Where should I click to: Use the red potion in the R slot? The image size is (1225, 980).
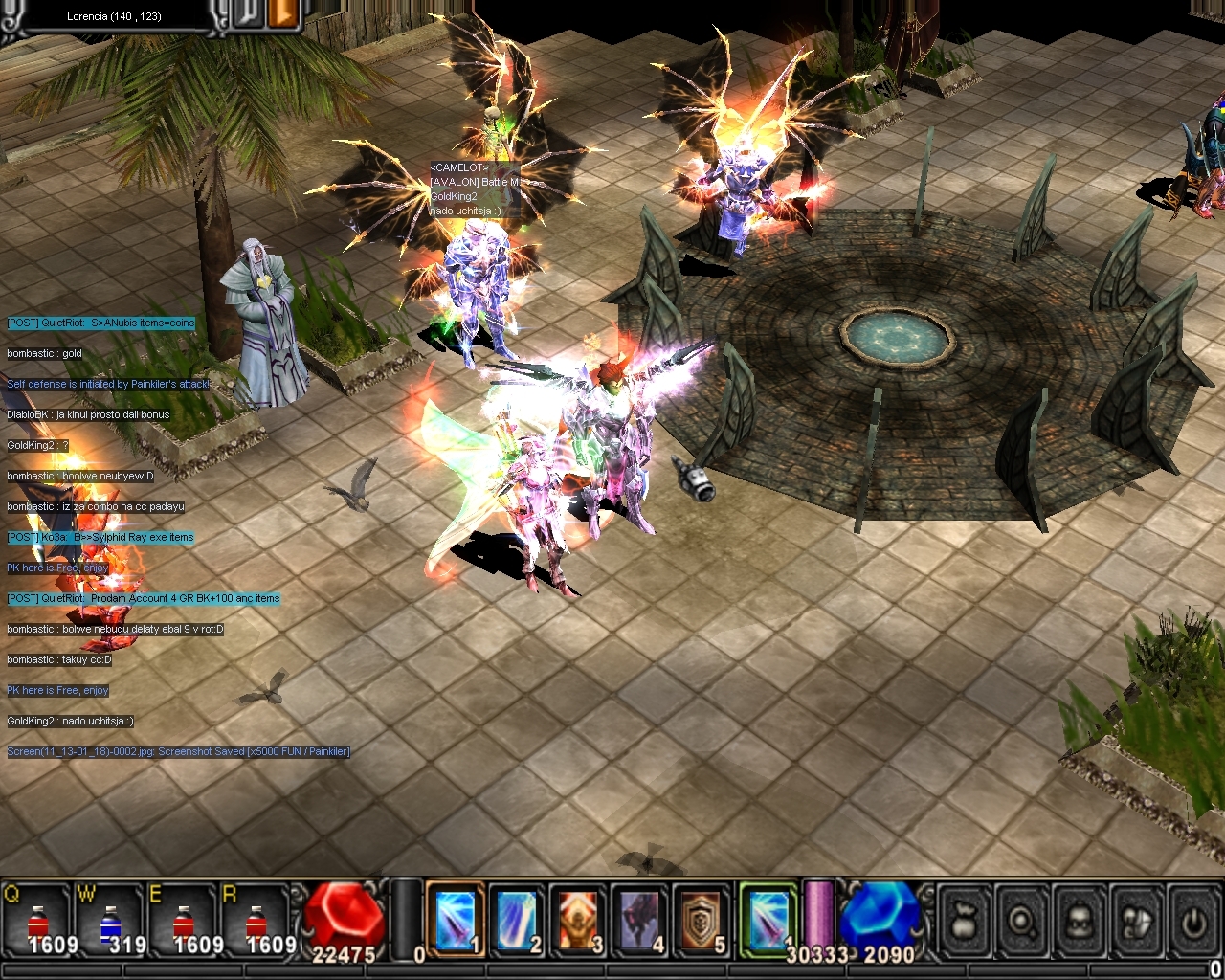pyautogui.click(x=256, y=923)
